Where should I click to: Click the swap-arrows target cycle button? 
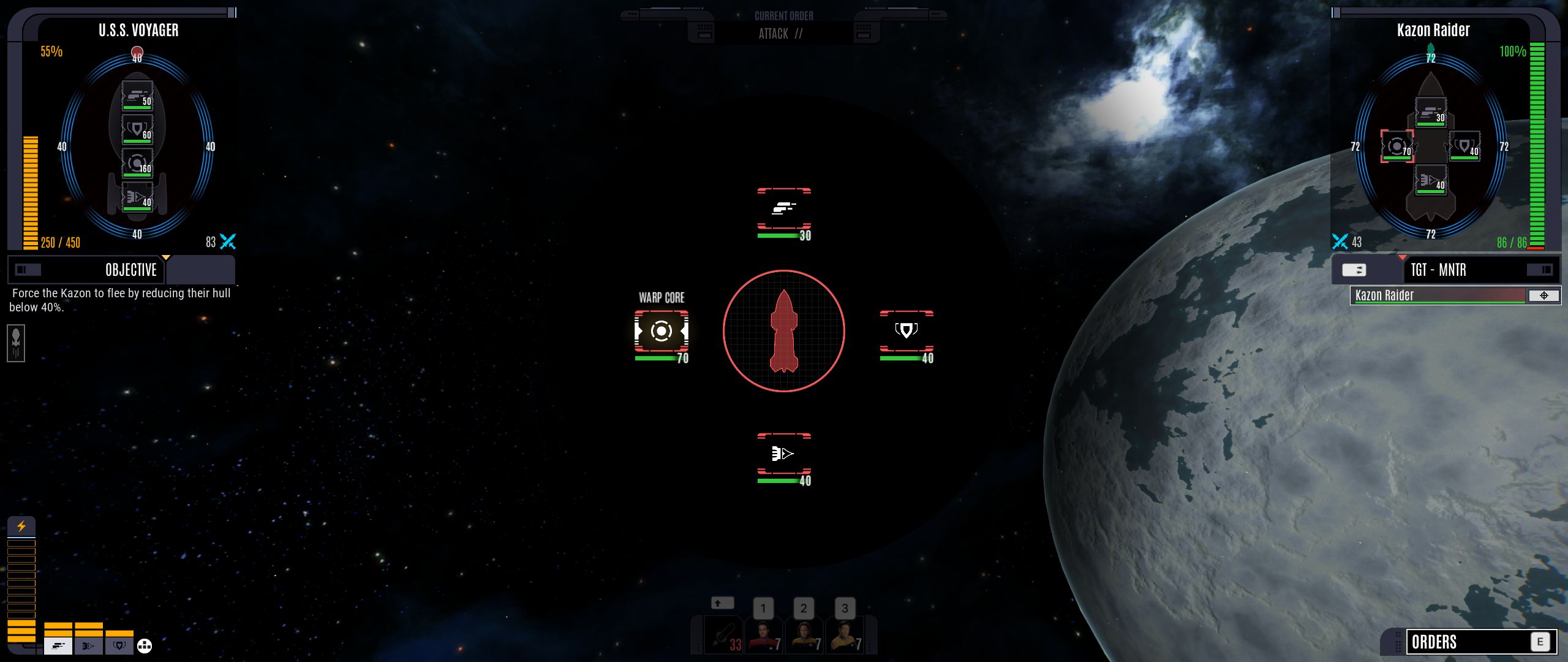[1354, 270]
